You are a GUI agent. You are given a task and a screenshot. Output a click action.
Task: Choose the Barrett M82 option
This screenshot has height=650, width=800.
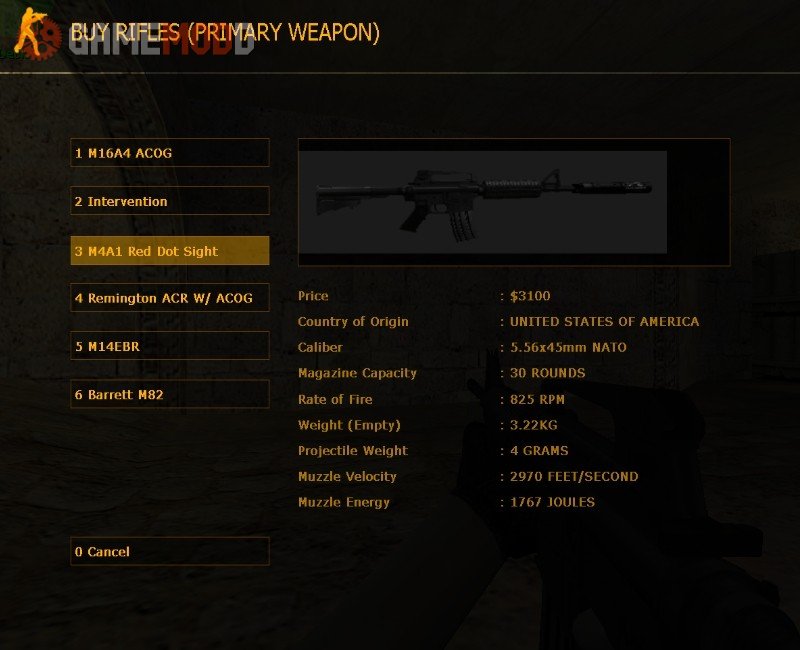(x=170, y=394)
